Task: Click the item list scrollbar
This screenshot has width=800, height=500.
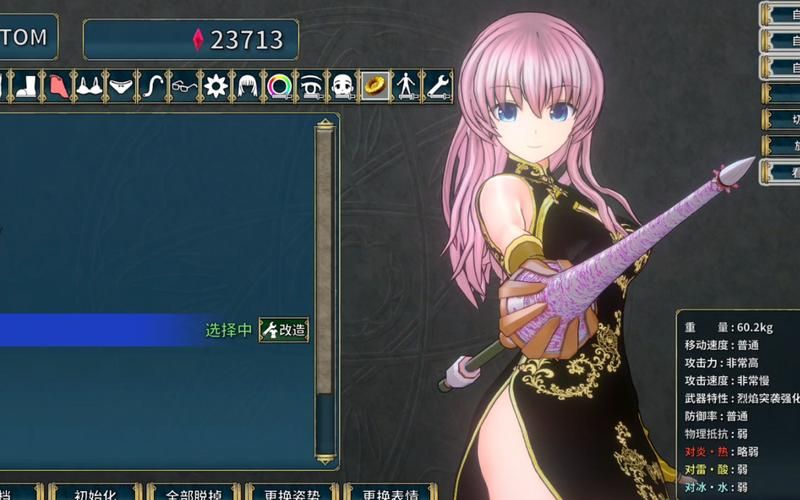Action: coord(324,290)
